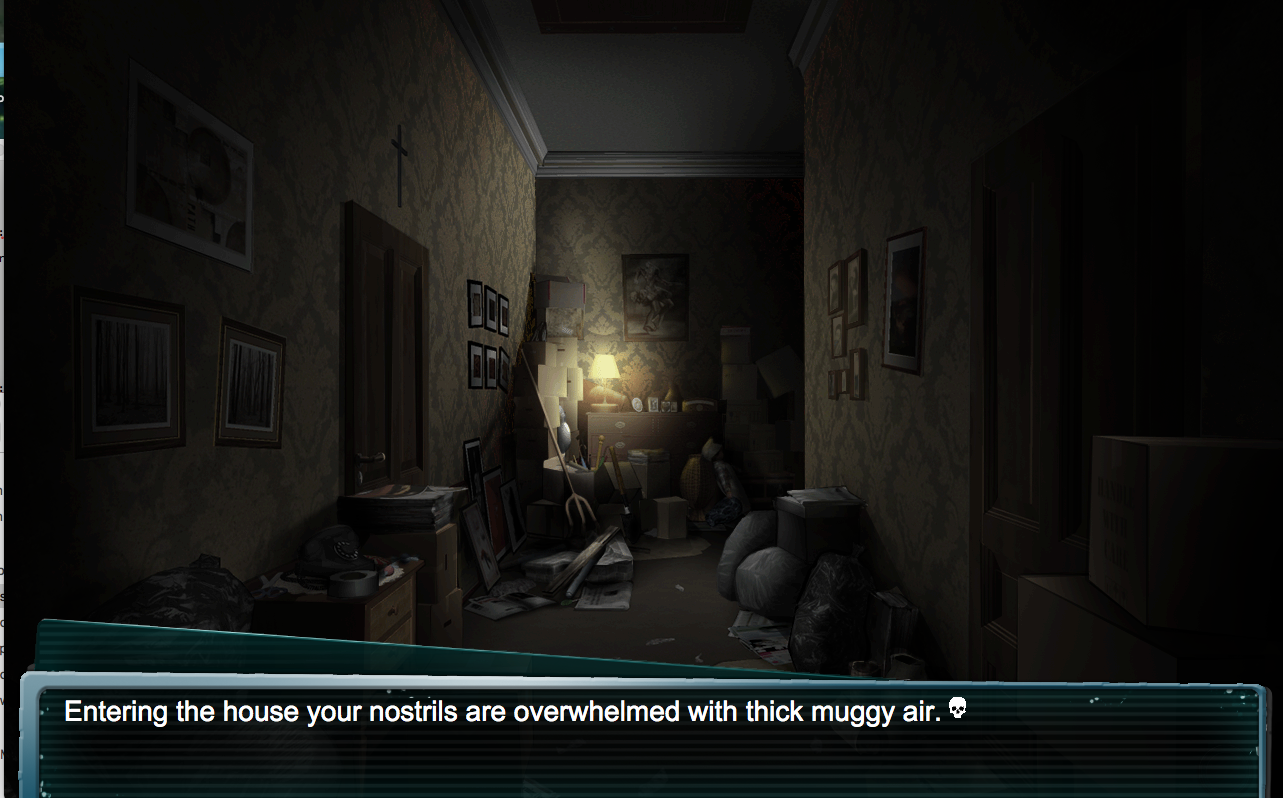Examine the horse painting on the back wall
1283x798 pixels.
click(x=654, y=295)
